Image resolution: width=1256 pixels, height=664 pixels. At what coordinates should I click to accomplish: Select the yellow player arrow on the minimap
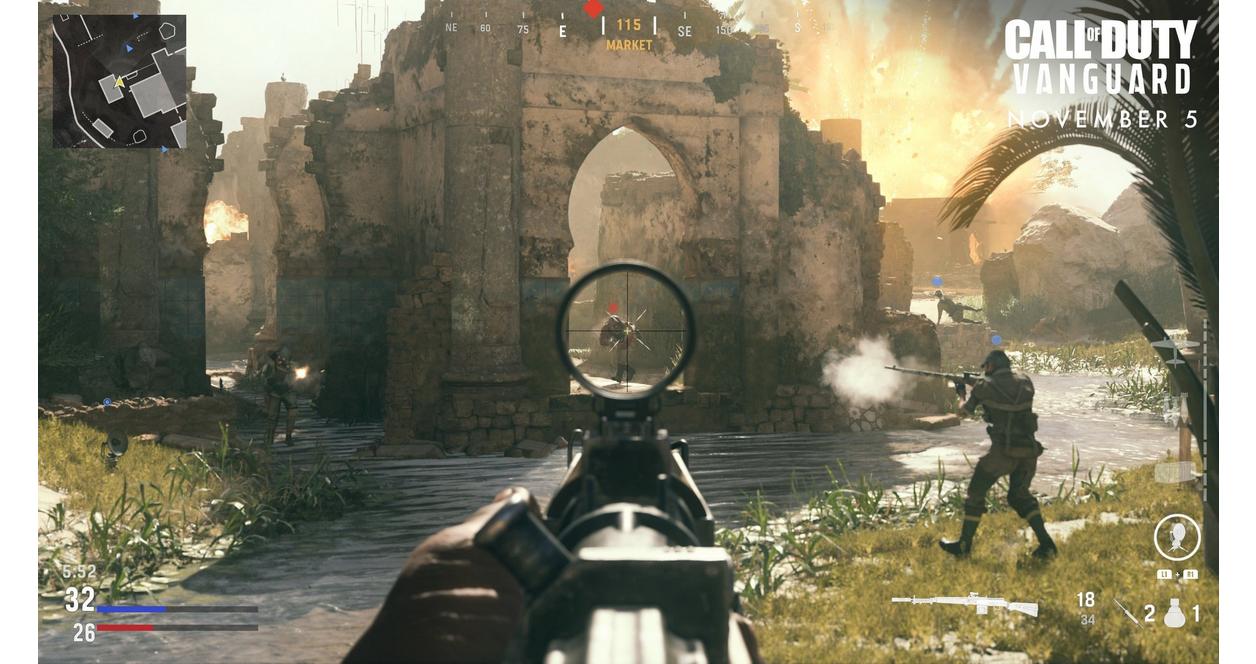(x=119, y=82)
